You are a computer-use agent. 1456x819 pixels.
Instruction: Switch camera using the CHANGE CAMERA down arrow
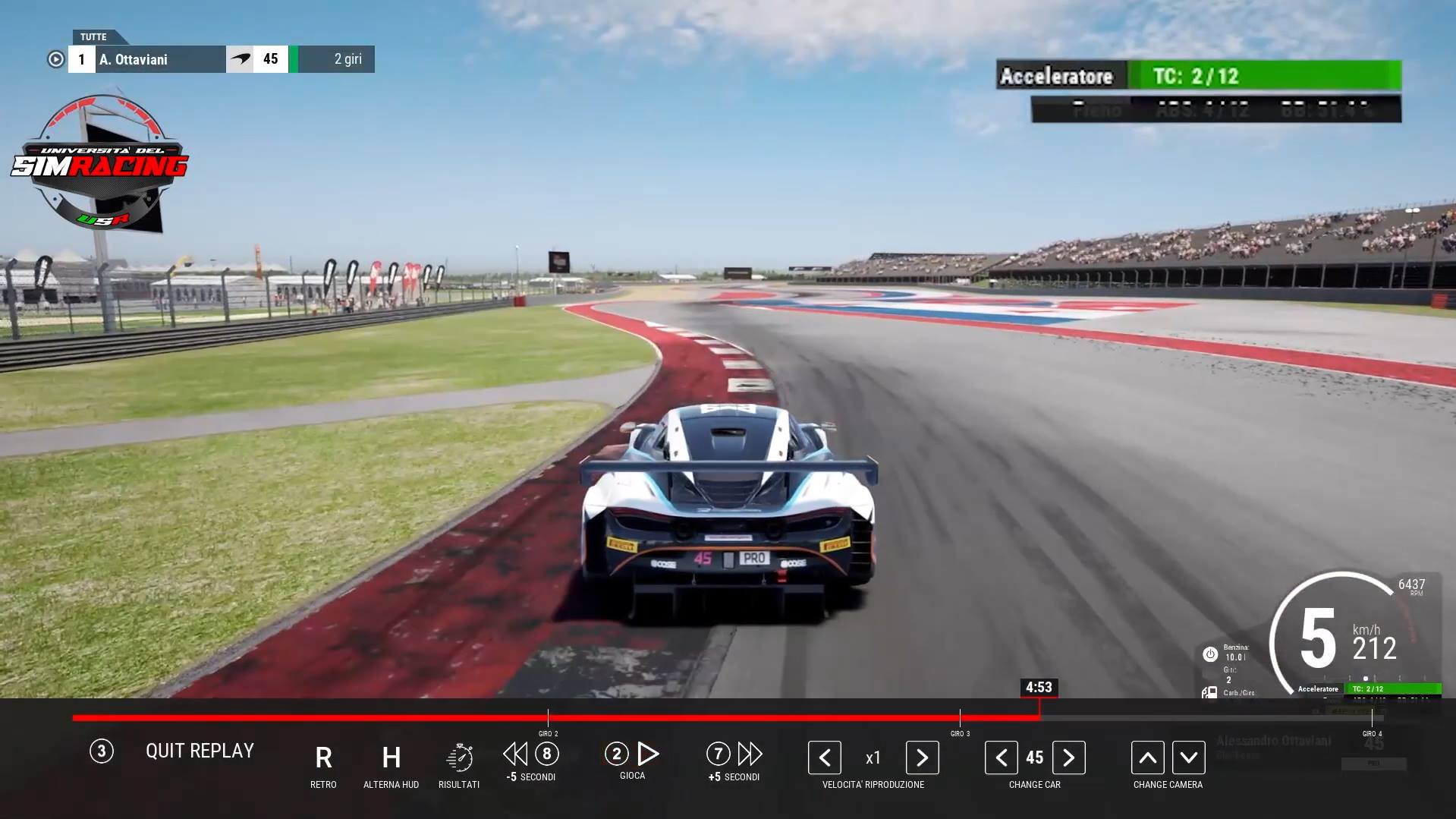coord(1188,758)
